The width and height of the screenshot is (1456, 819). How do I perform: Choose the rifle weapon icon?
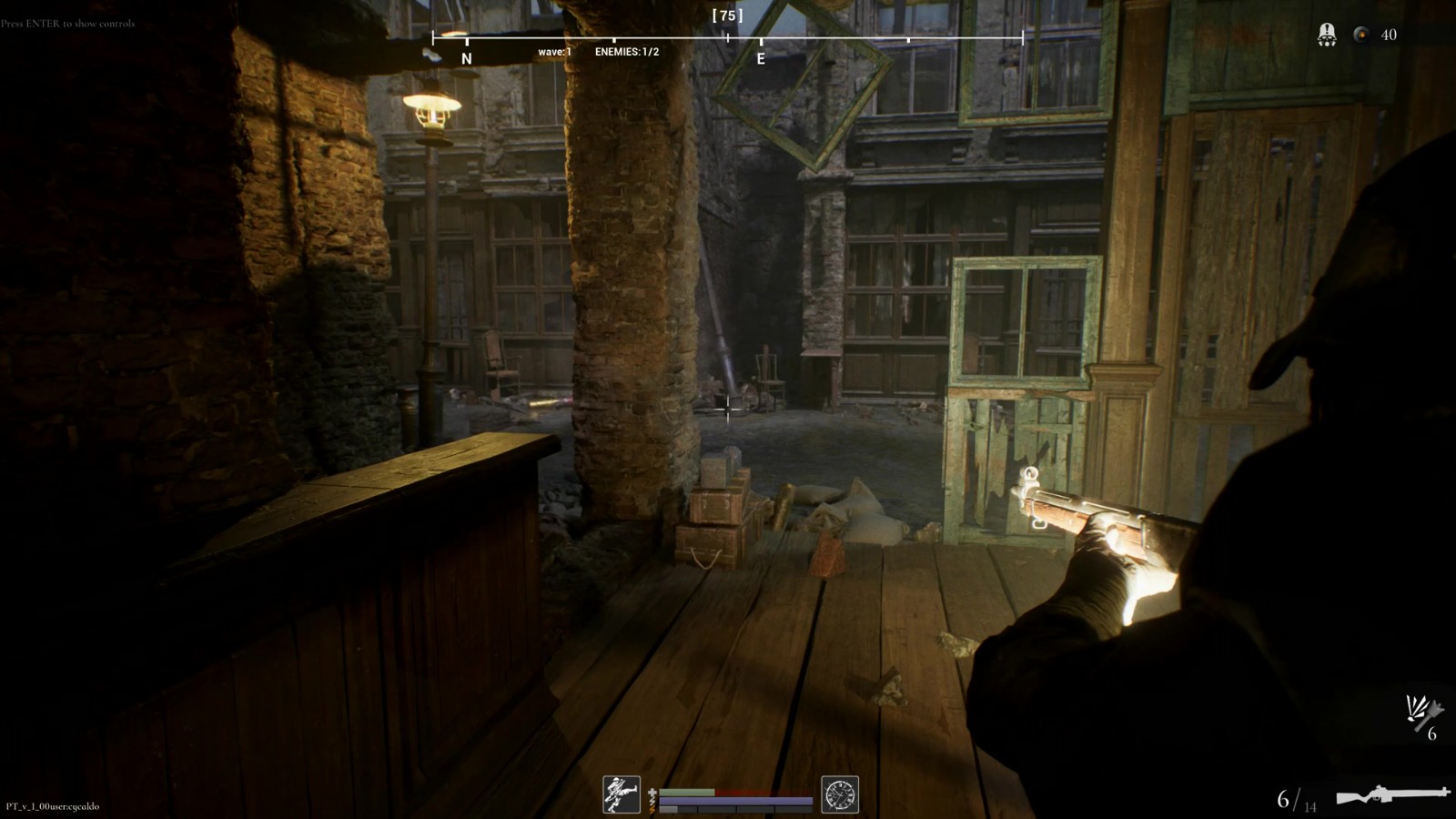[x=1392, y=795]
